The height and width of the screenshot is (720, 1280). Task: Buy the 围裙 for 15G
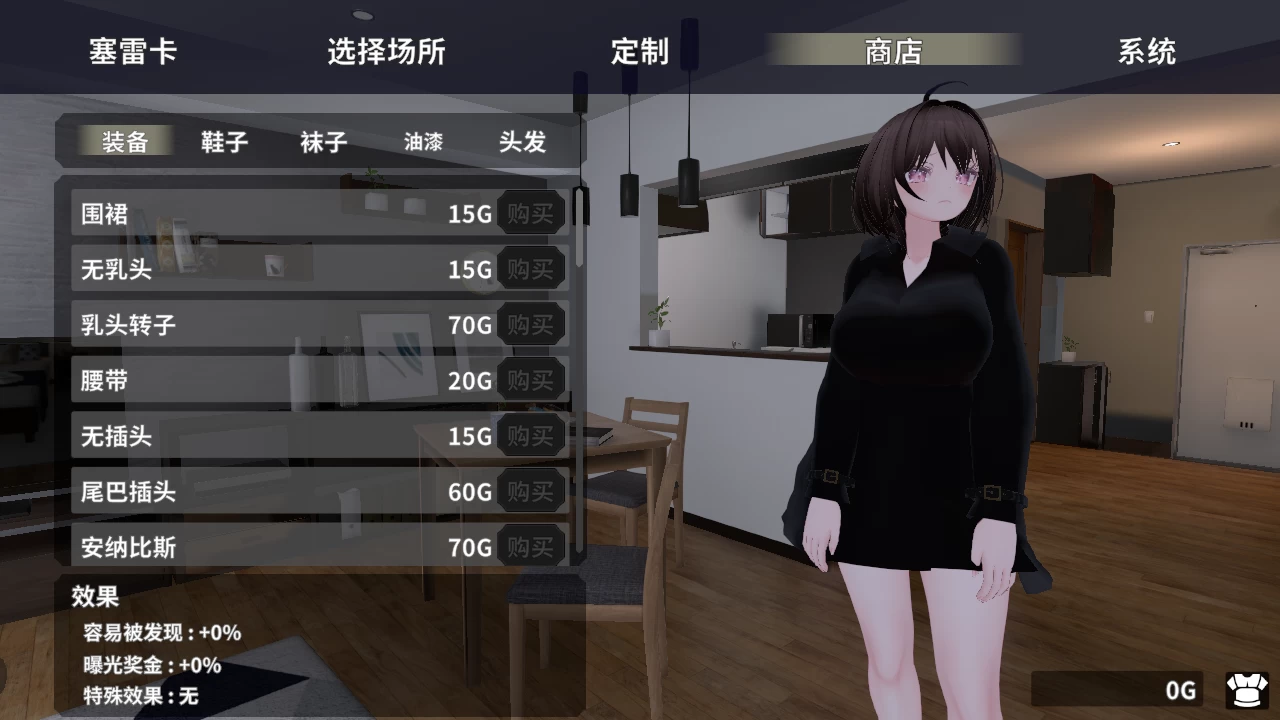tap(531, 212)
